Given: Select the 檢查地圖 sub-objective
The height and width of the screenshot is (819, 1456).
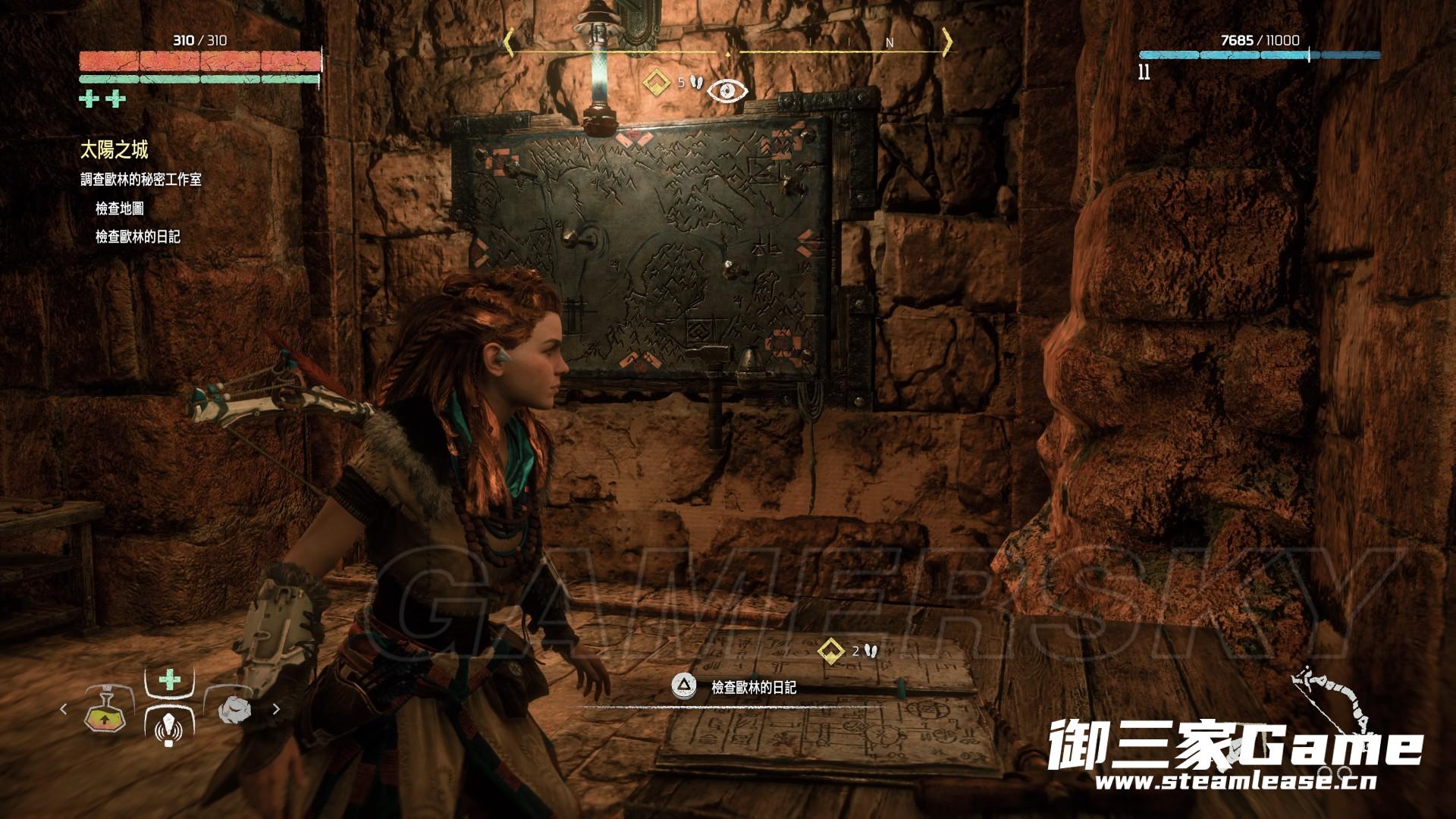Looking at the screenshot, I should click(120, 209).
